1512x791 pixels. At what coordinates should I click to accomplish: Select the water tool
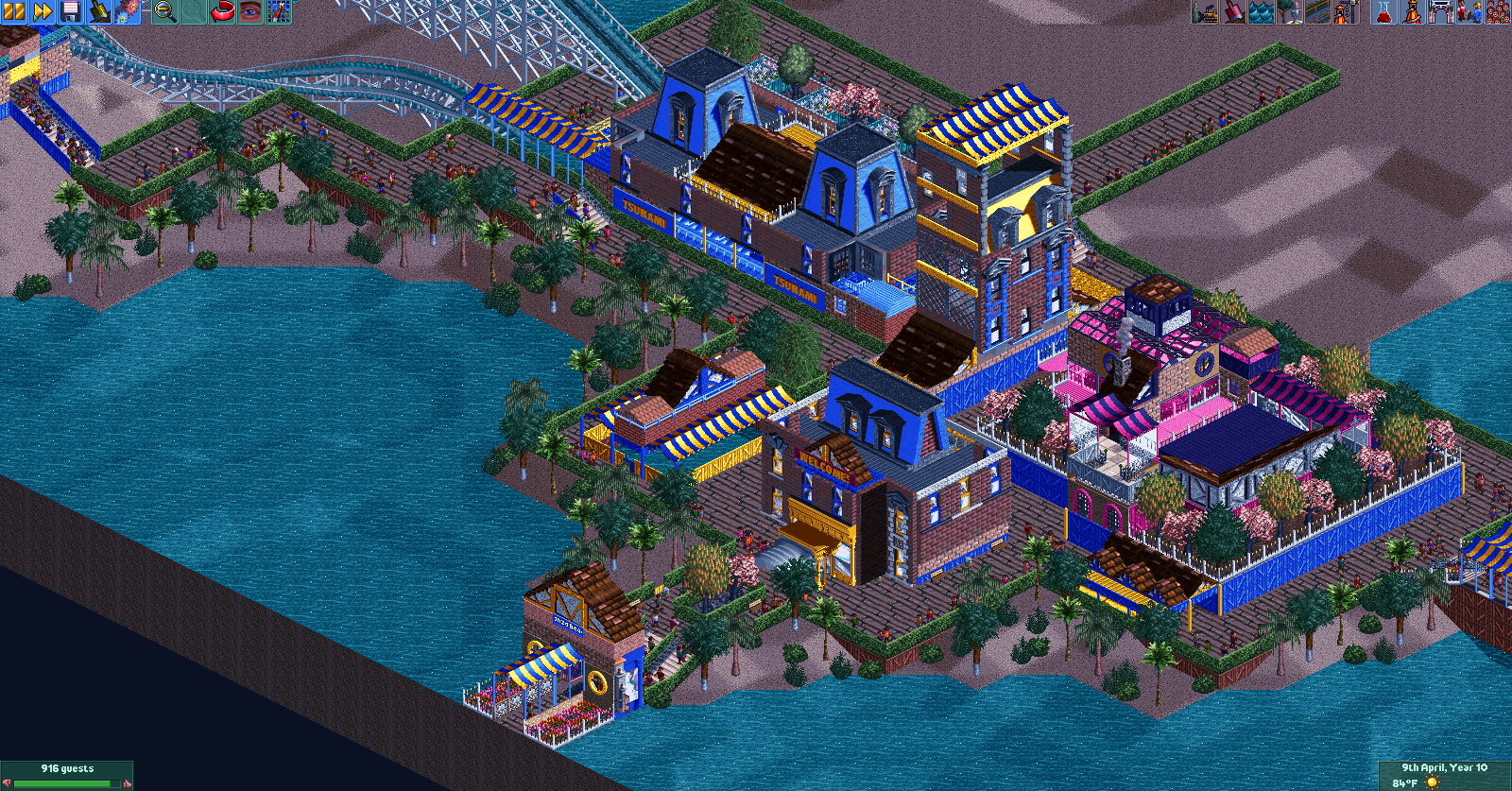1262,13
